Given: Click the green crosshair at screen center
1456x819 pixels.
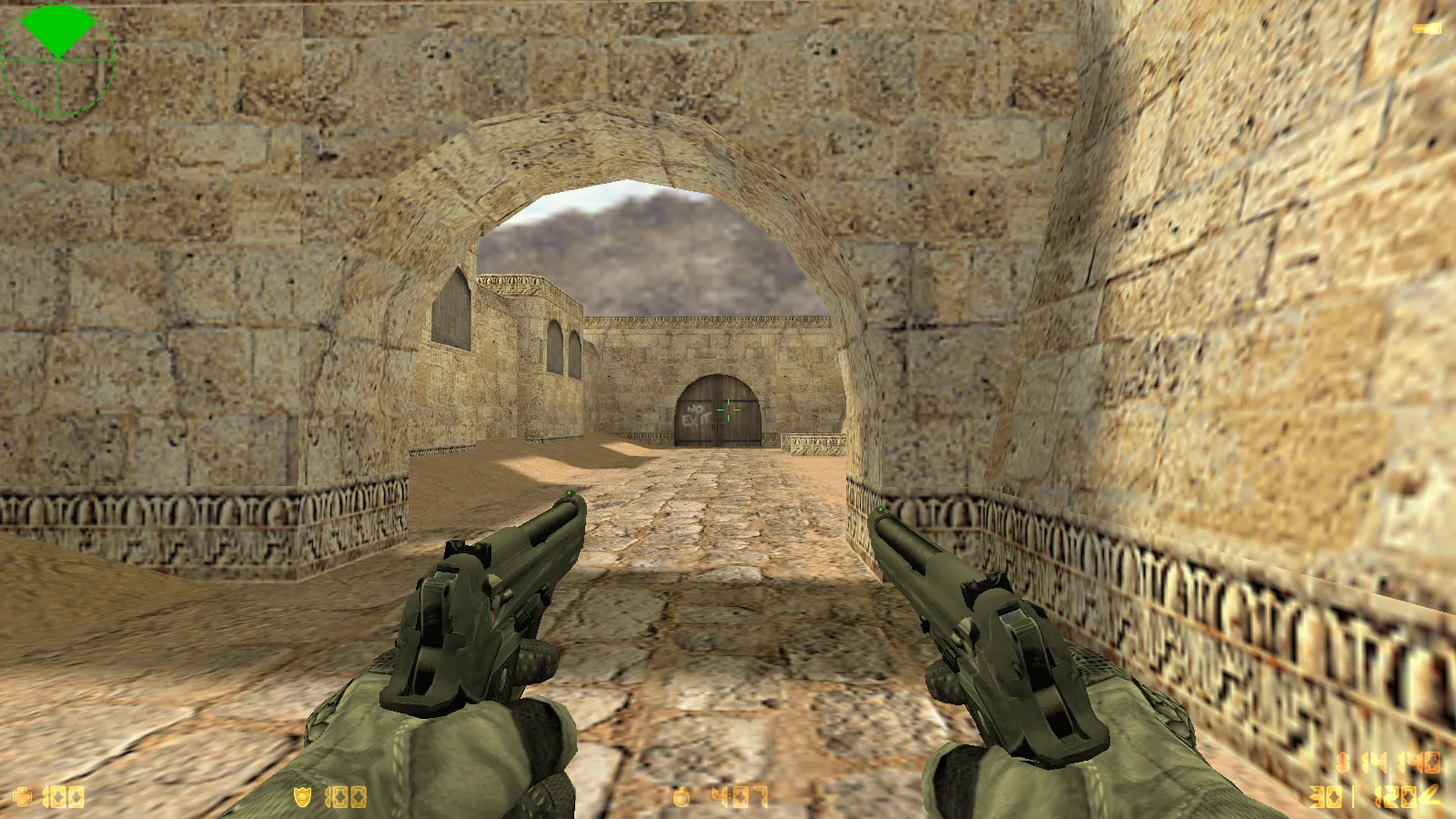Looking at the screenshot, I should click(728, 409).
